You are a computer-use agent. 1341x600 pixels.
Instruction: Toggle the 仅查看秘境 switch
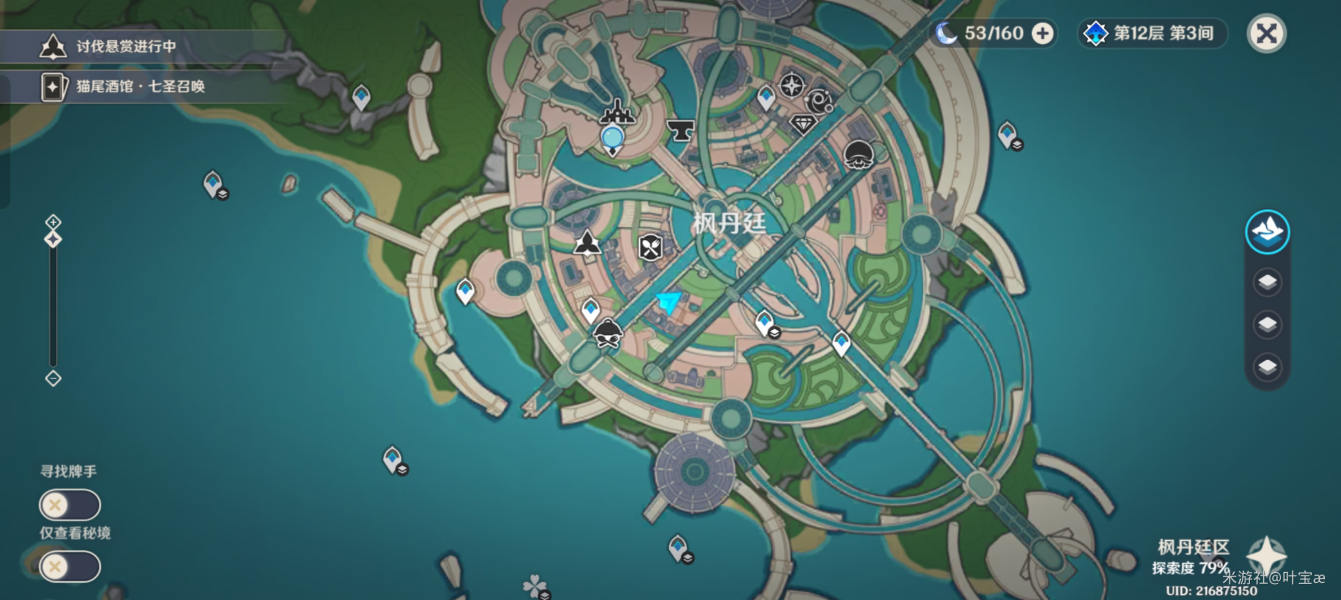click(69, 567)
